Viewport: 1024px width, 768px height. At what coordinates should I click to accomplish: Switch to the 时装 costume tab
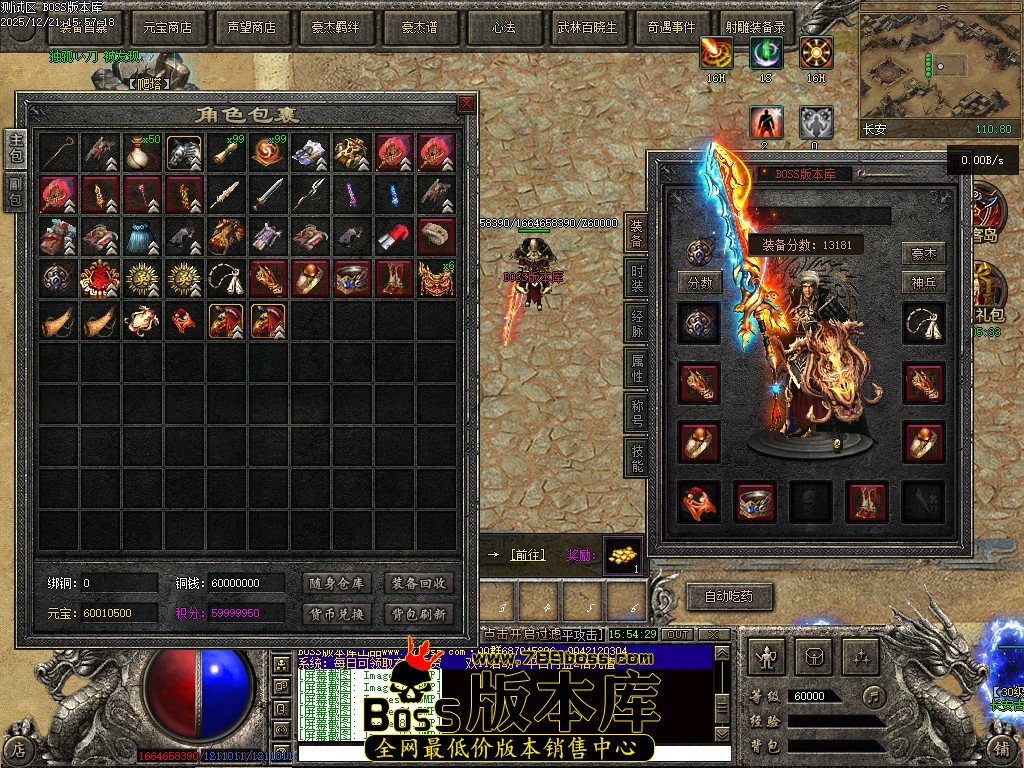637,277
